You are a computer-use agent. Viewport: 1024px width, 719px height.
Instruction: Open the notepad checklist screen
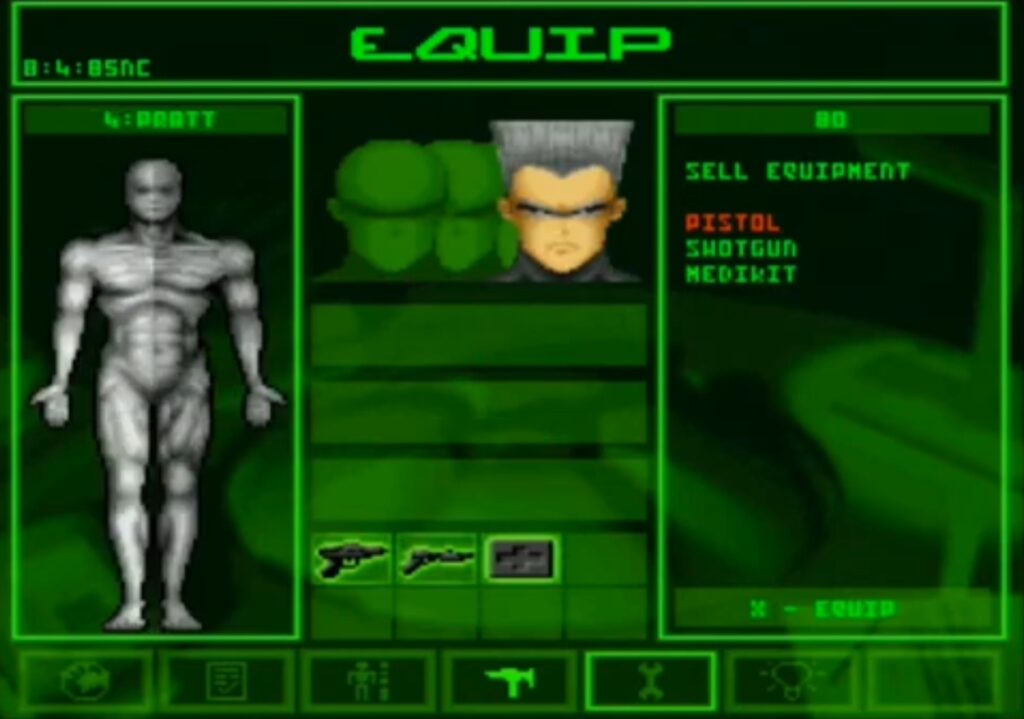226,681
